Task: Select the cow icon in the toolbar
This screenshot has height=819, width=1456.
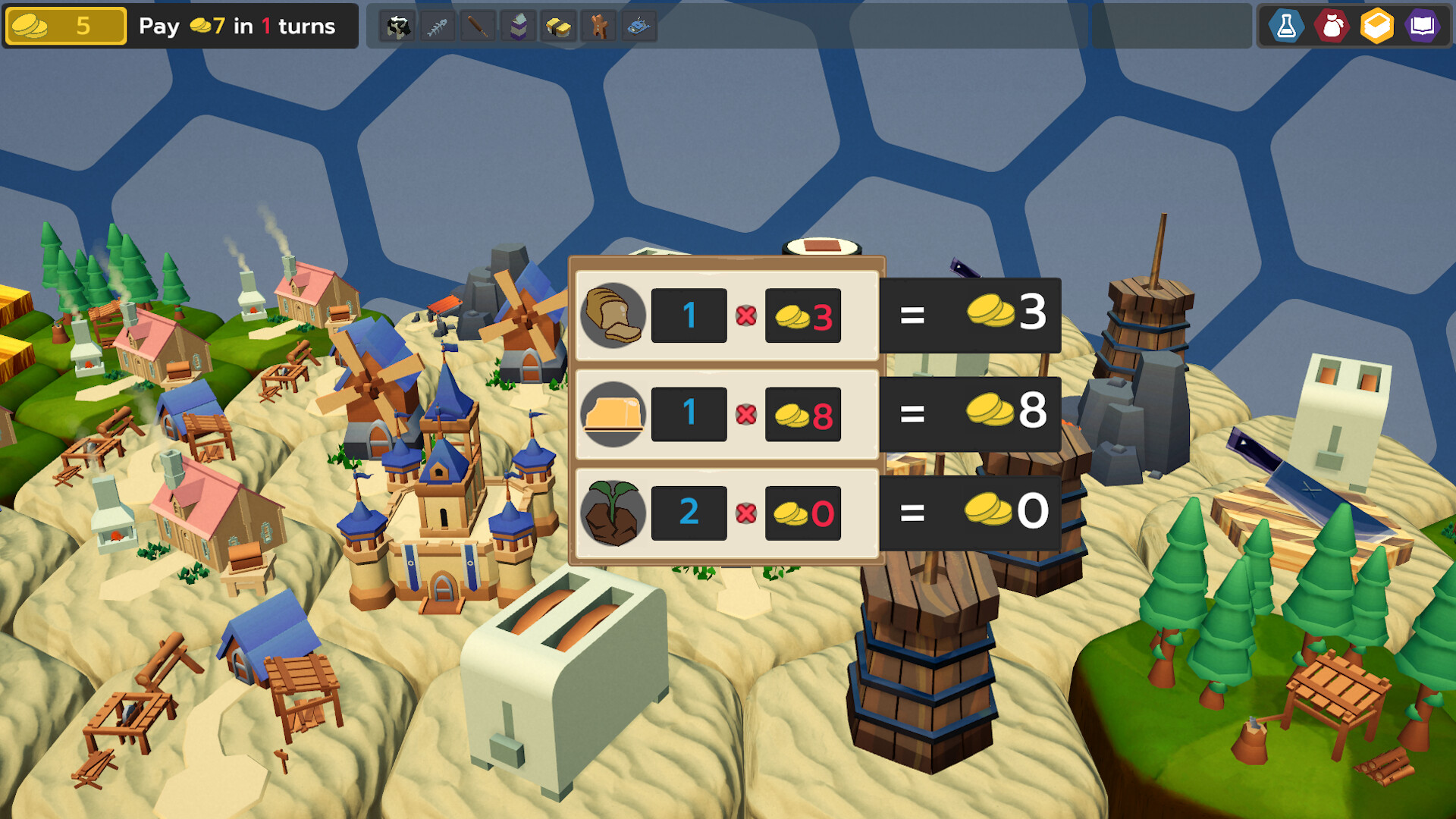Action: click(397, 25)
